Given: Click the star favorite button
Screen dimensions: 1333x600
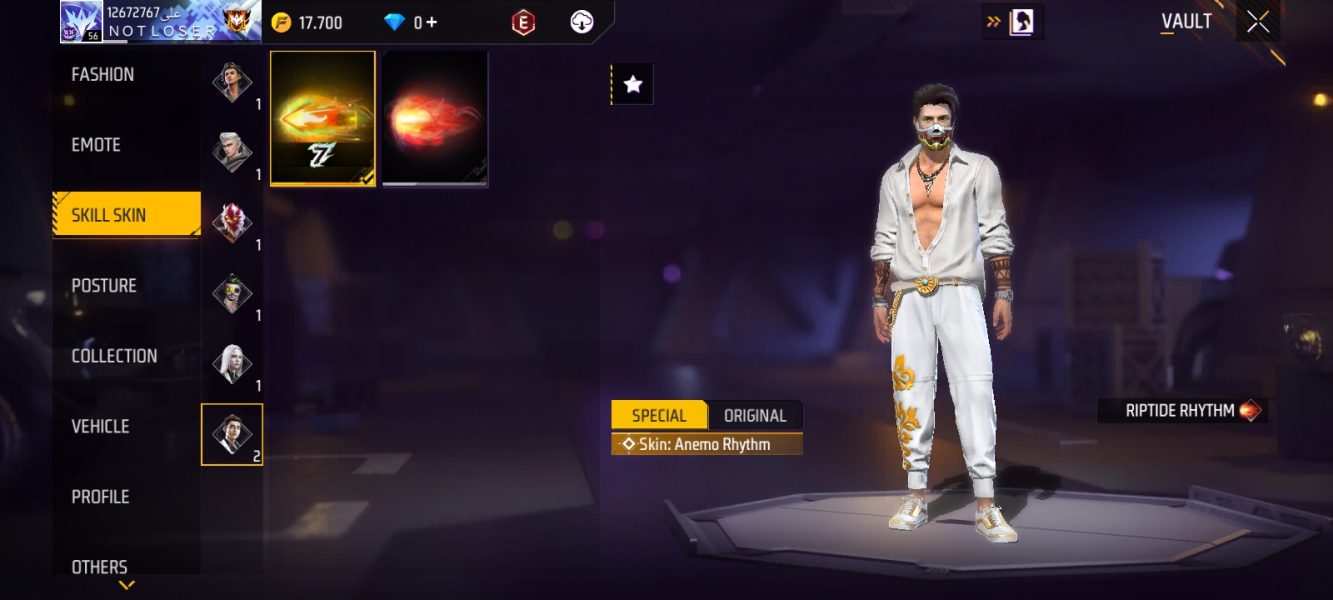Looking at the screenshot, I should (633, 85).
